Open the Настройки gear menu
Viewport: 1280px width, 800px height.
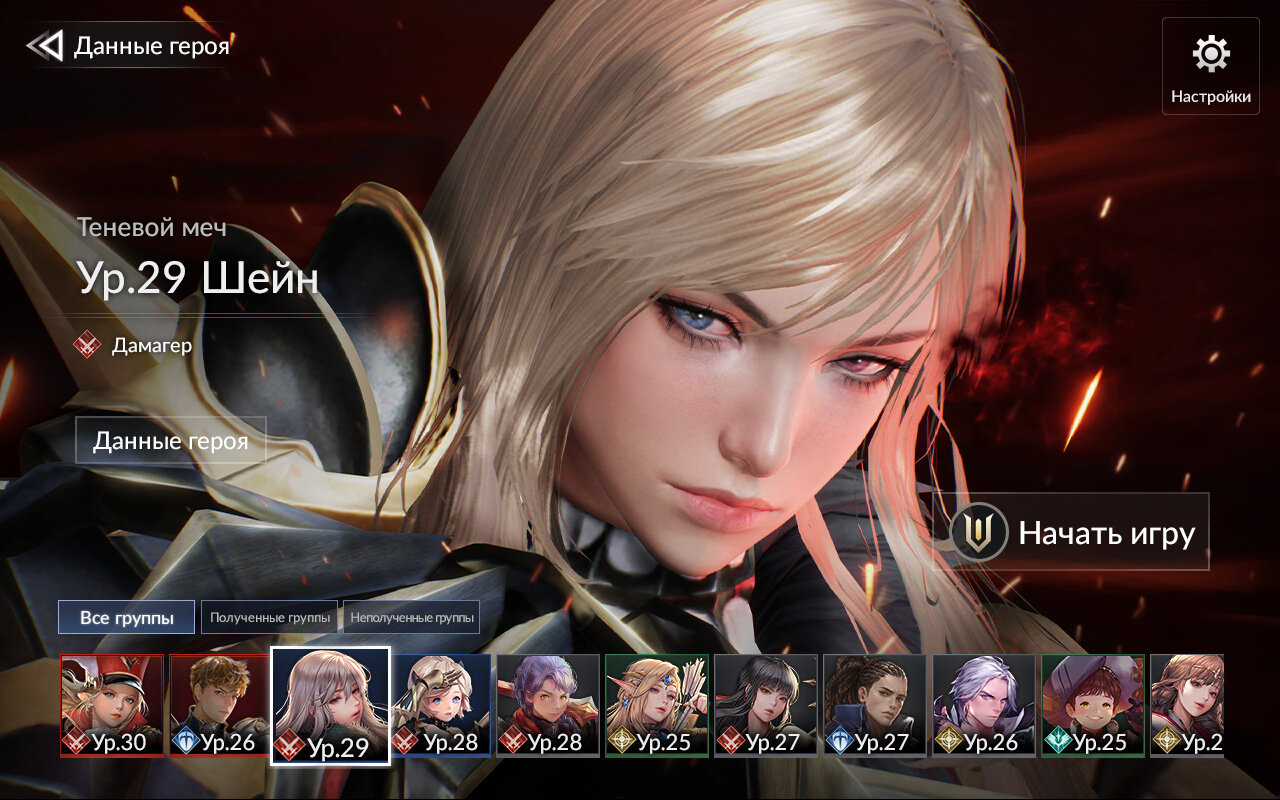[1211, 66]
